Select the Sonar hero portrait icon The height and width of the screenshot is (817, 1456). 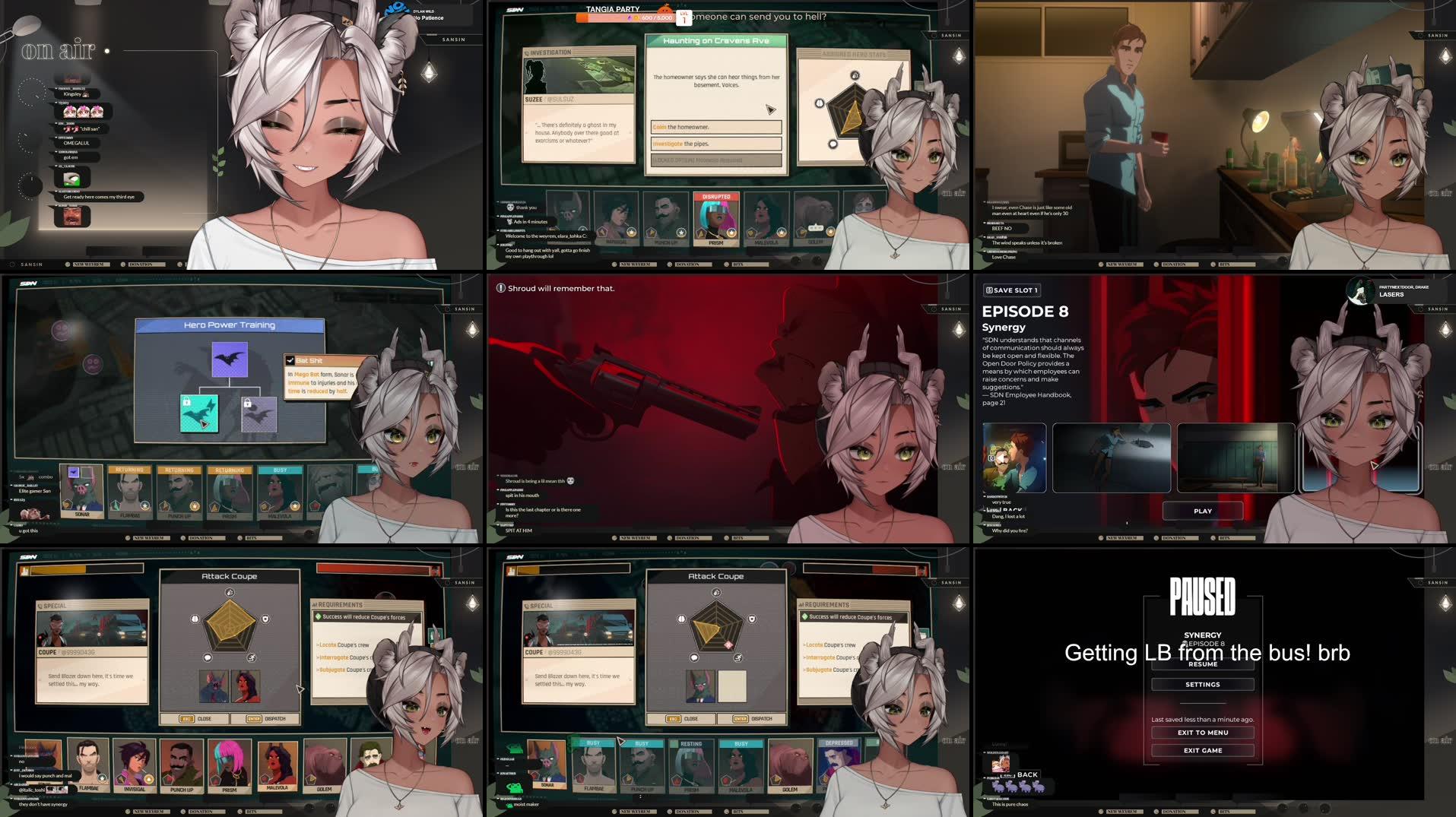click(81, 490)
